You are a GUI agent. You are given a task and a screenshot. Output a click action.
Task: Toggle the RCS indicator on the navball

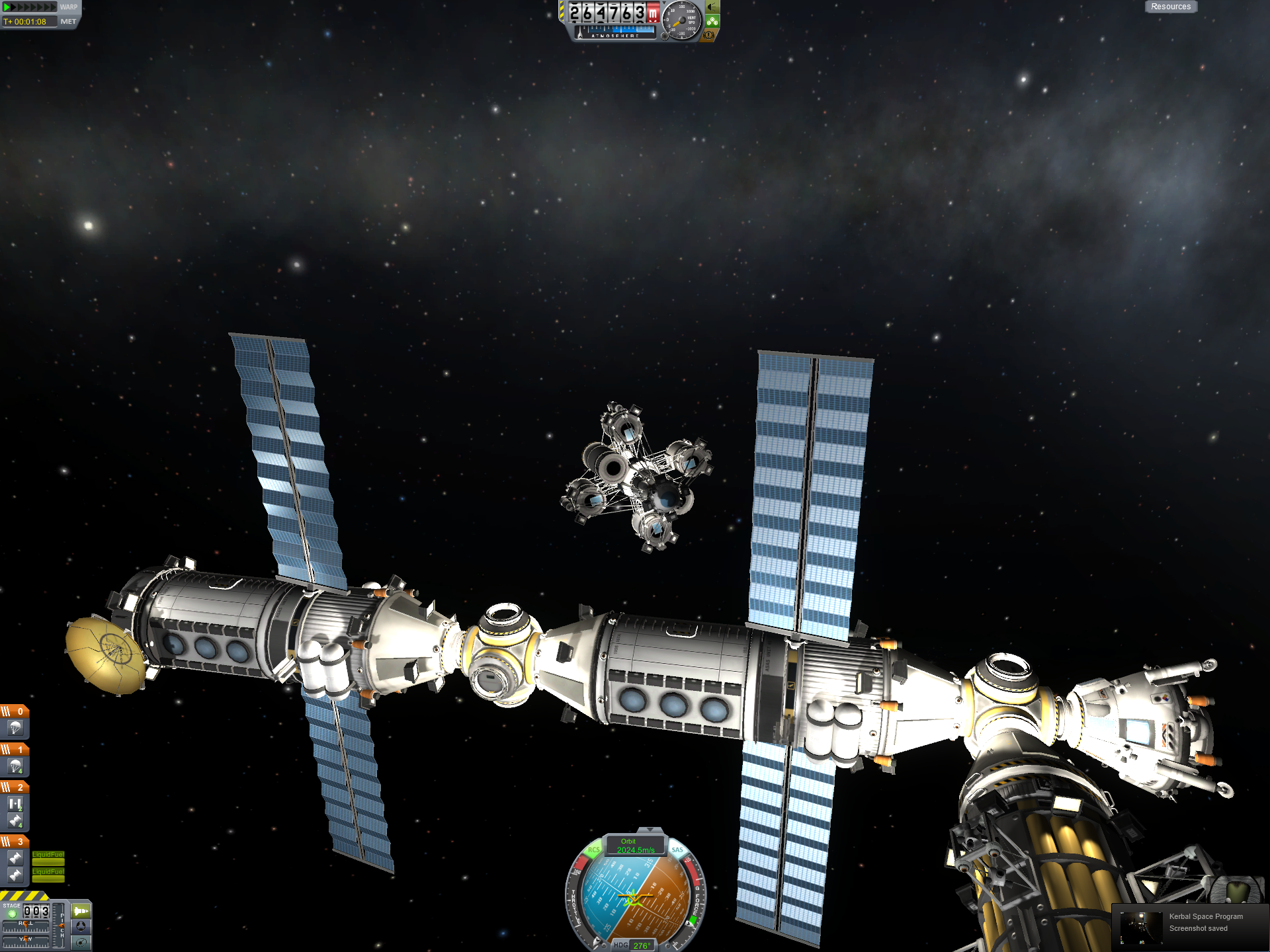tap(593, 850)
